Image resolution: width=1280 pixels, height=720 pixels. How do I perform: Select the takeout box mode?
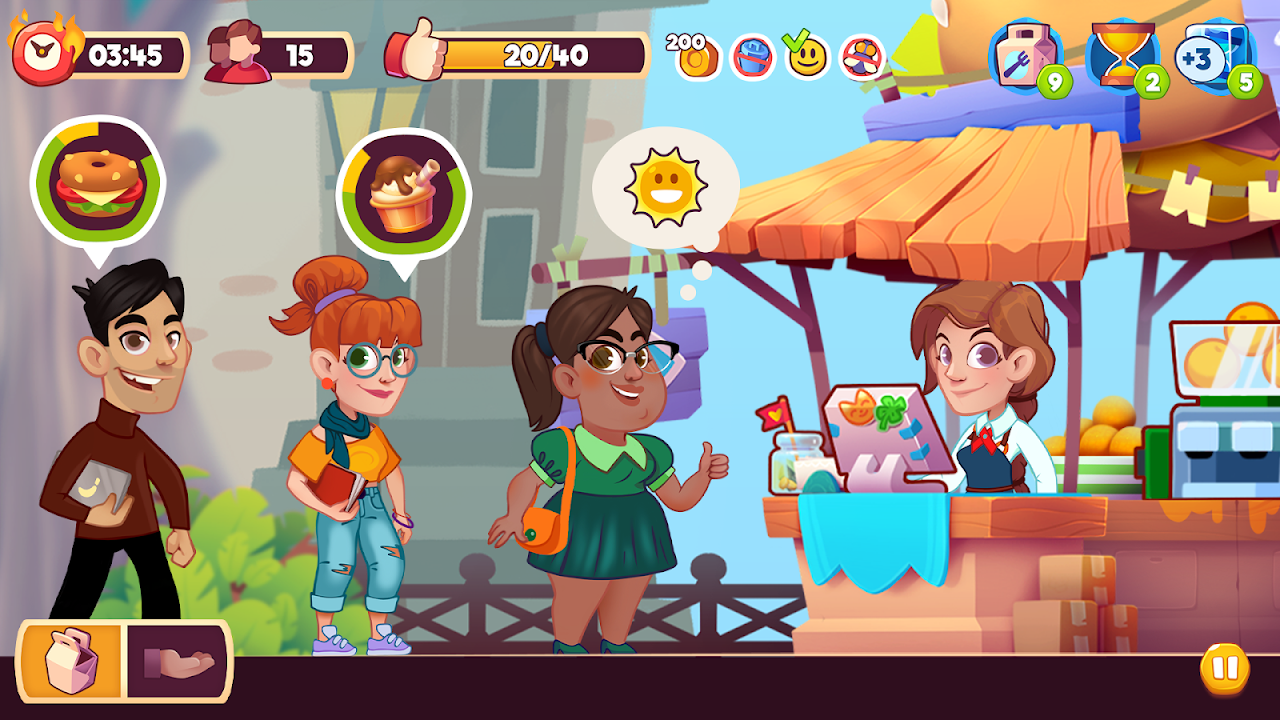[x=72, y=660]
